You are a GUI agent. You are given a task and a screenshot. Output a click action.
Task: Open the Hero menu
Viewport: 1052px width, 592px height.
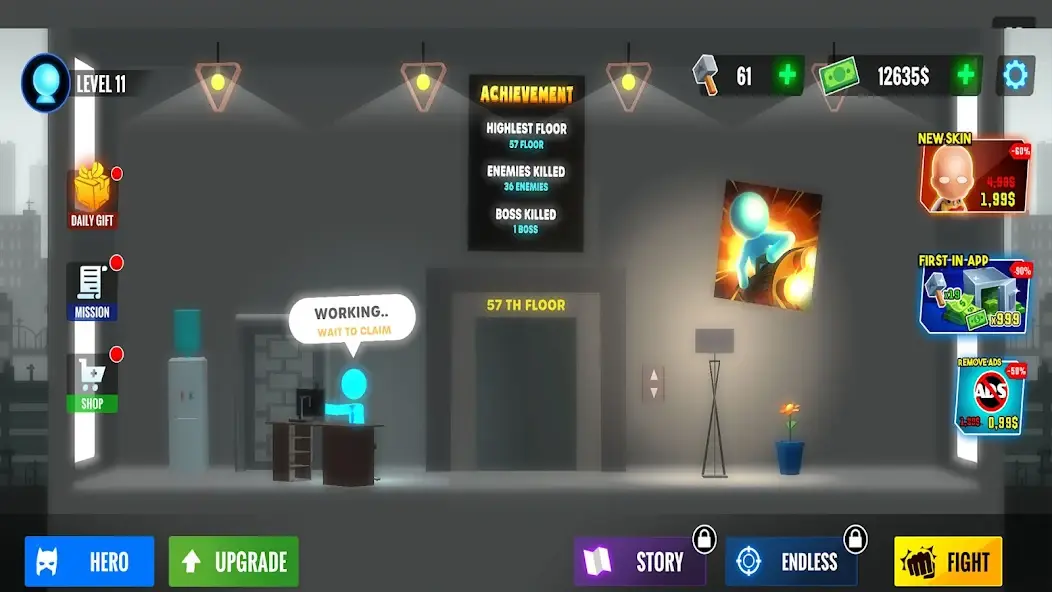[x=90, y=561]
